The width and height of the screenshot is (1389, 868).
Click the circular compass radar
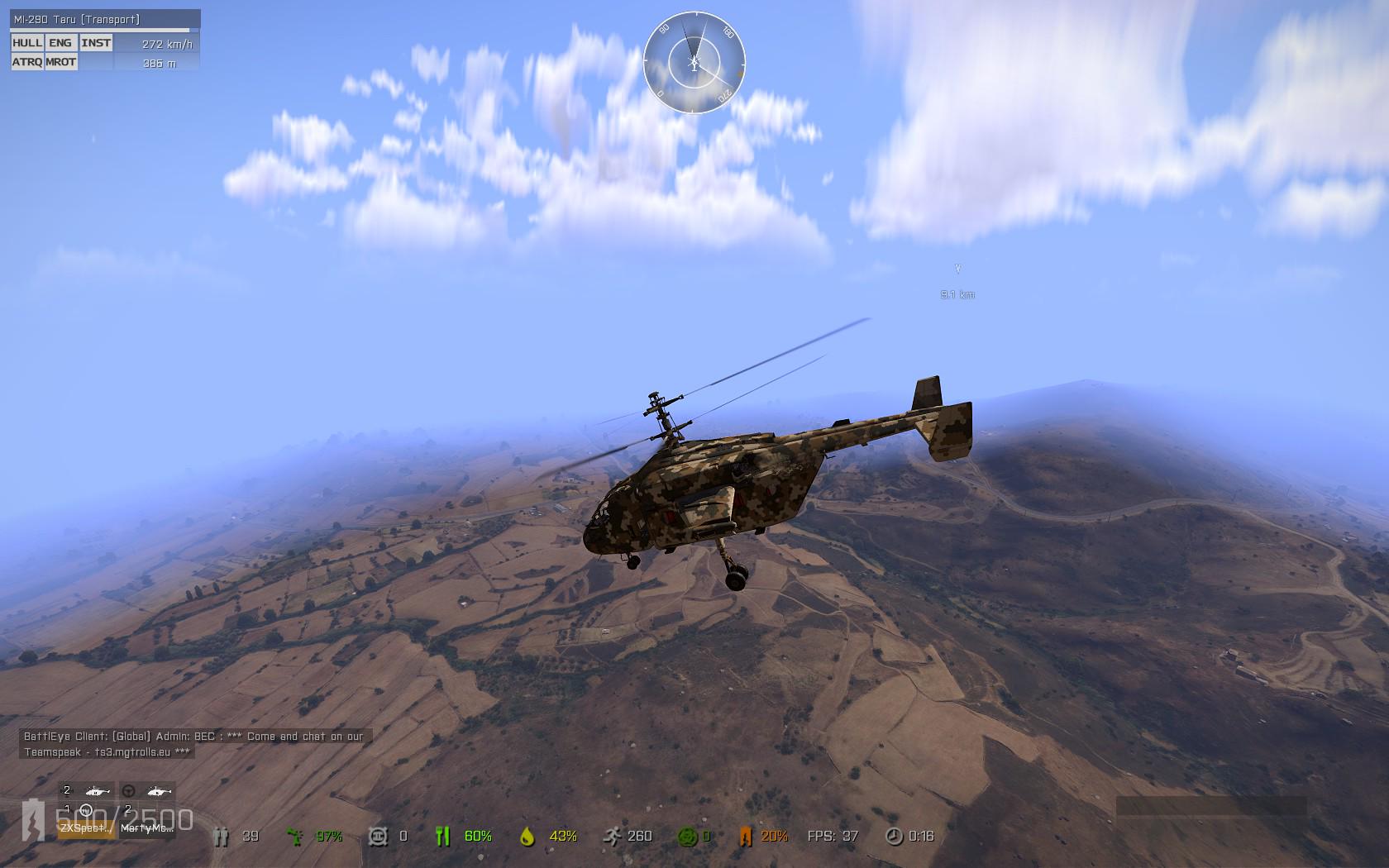(x=694, y=63)
